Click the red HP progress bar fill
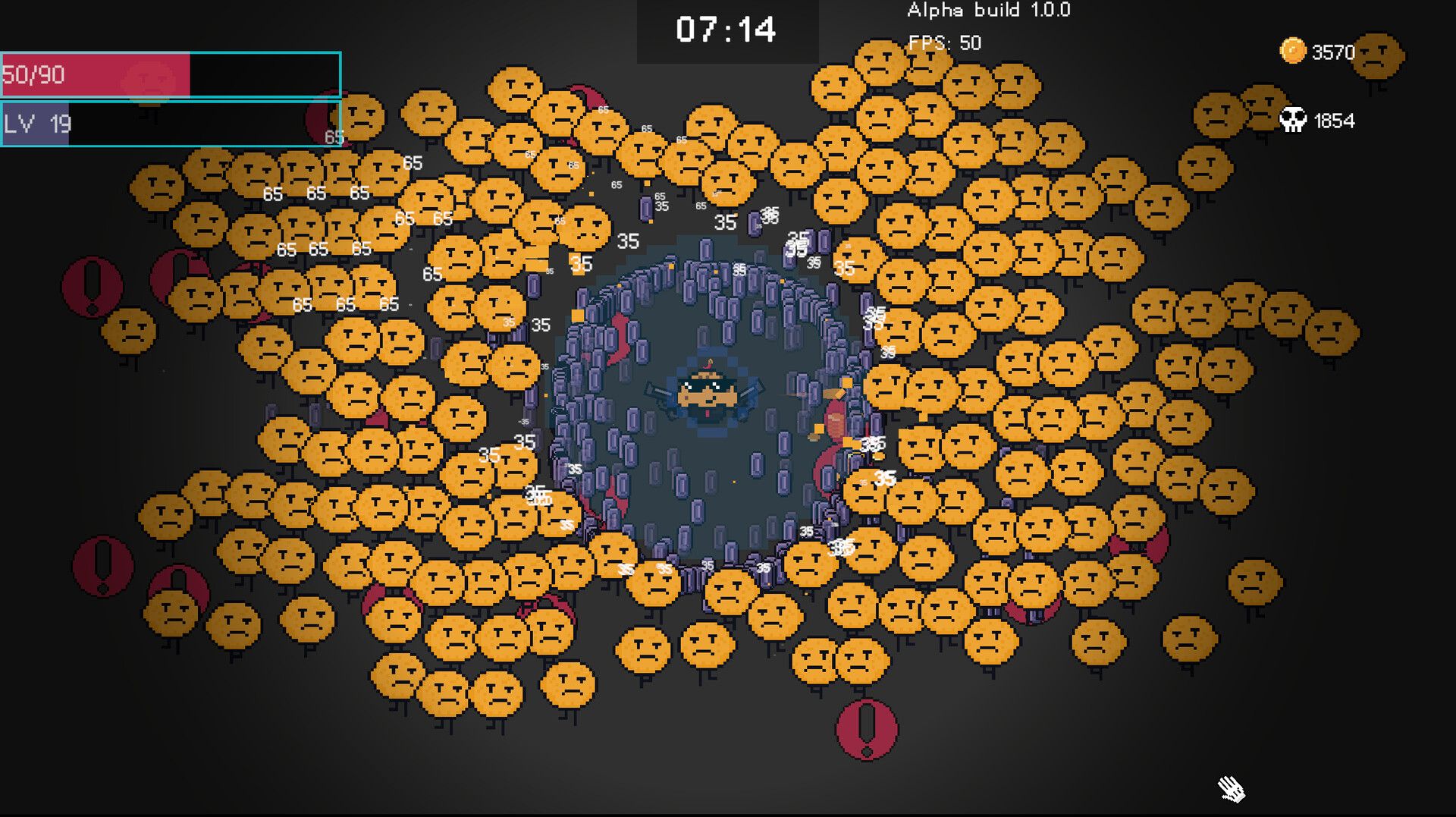This screenshot has height=817, width=1456. (95, 76)
